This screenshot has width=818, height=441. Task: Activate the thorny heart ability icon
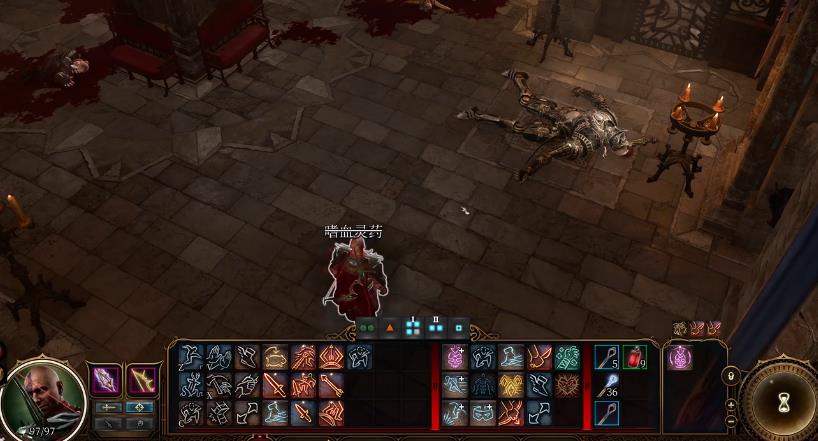click(567, 385)
